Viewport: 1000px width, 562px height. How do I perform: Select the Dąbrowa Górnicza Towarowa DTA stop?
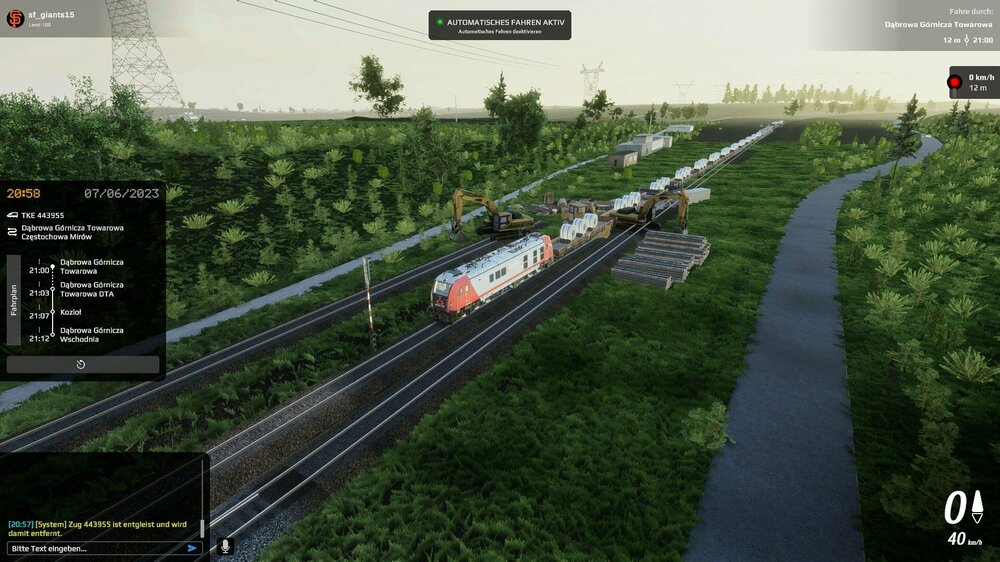91,289
